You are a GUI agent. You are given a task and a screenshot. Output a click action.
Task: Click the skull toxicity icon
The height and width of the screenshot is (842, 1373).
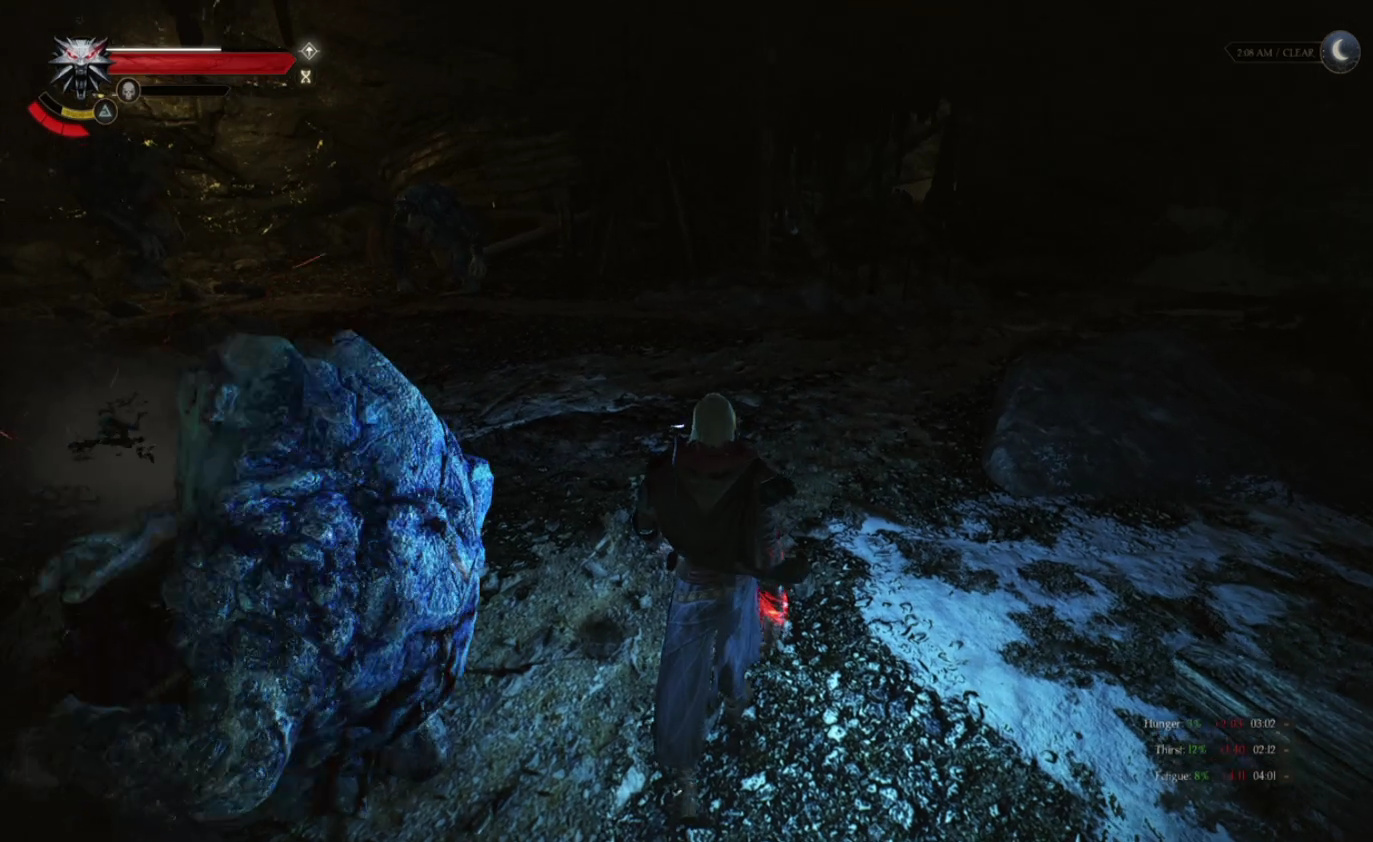click(x=128, y=91)
